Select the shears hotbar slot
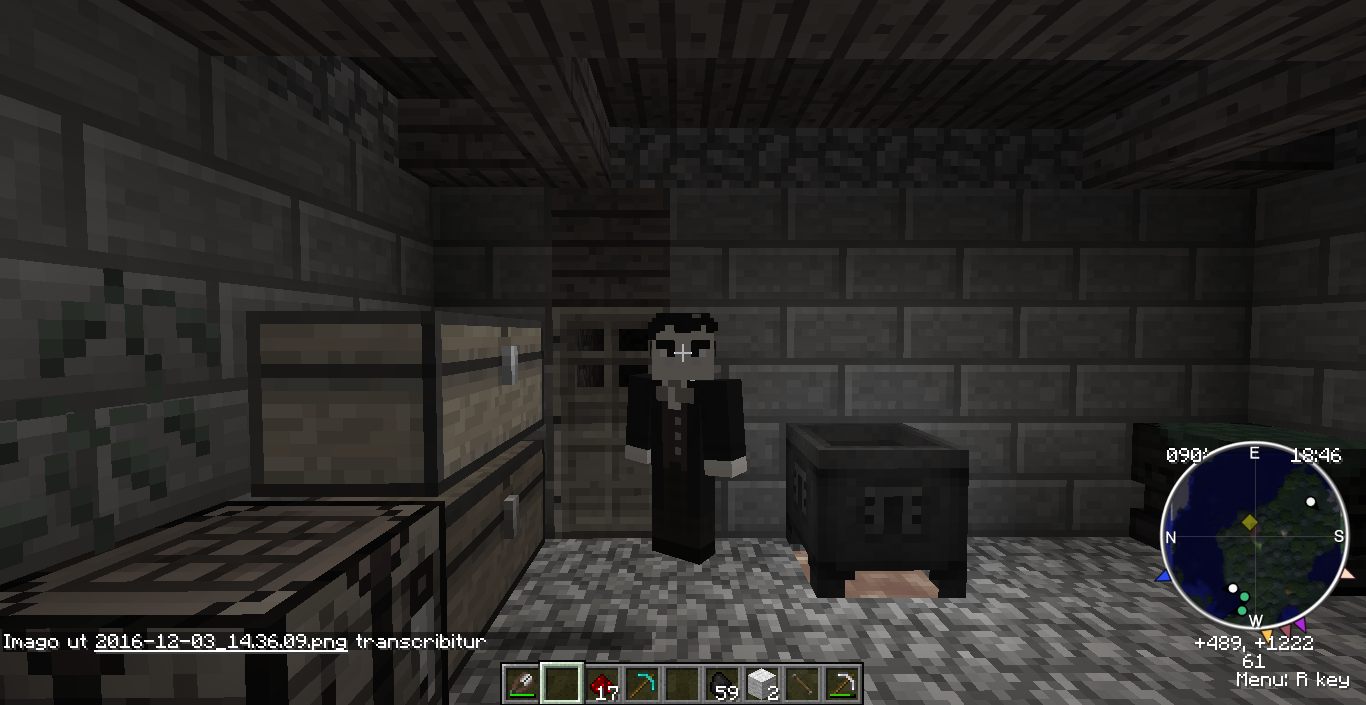Image resolution: width=1366 pixels, height=705 pixels. tap(521, 684)
